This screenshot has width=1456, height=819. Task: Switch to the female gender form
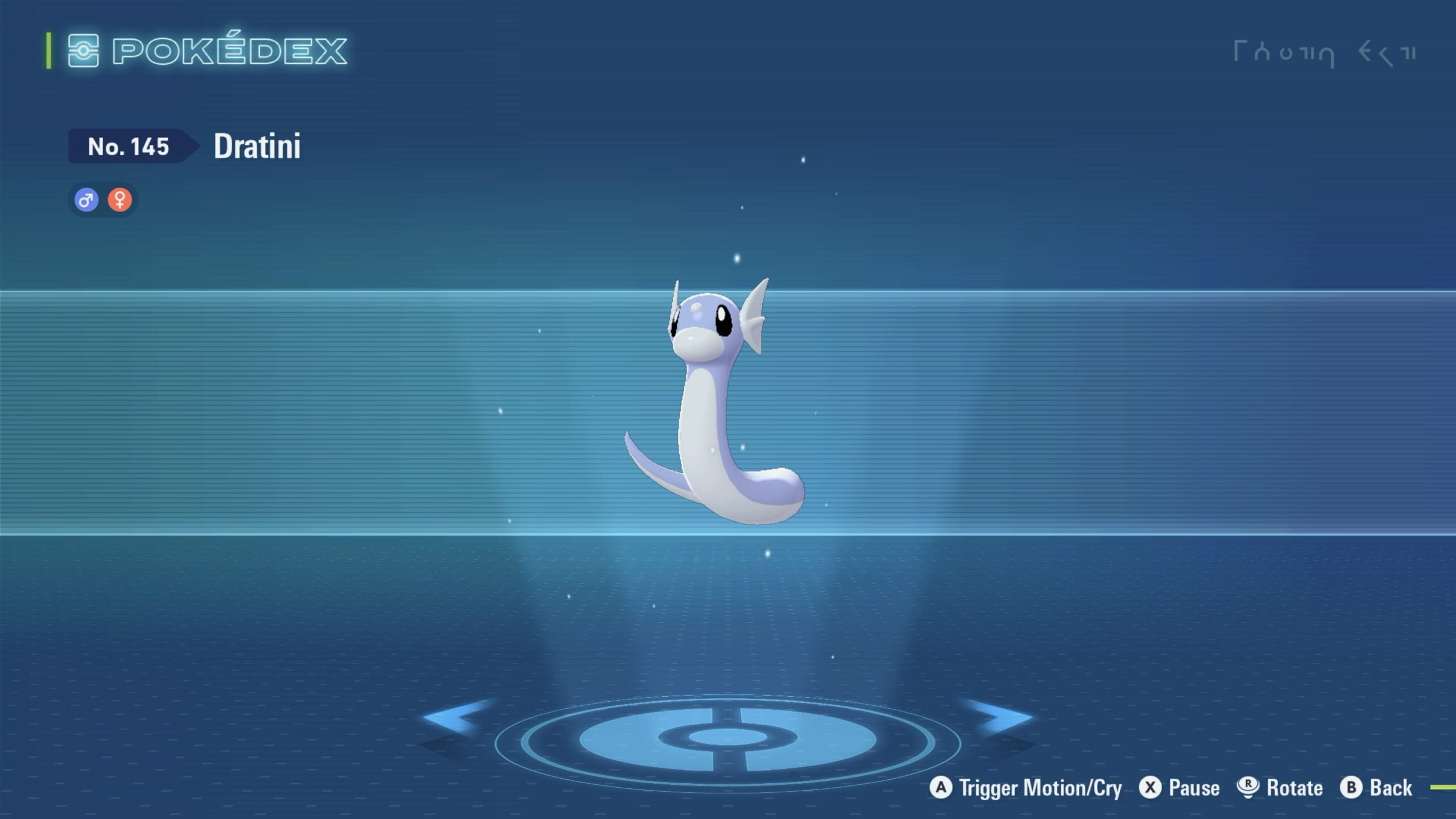119,200
